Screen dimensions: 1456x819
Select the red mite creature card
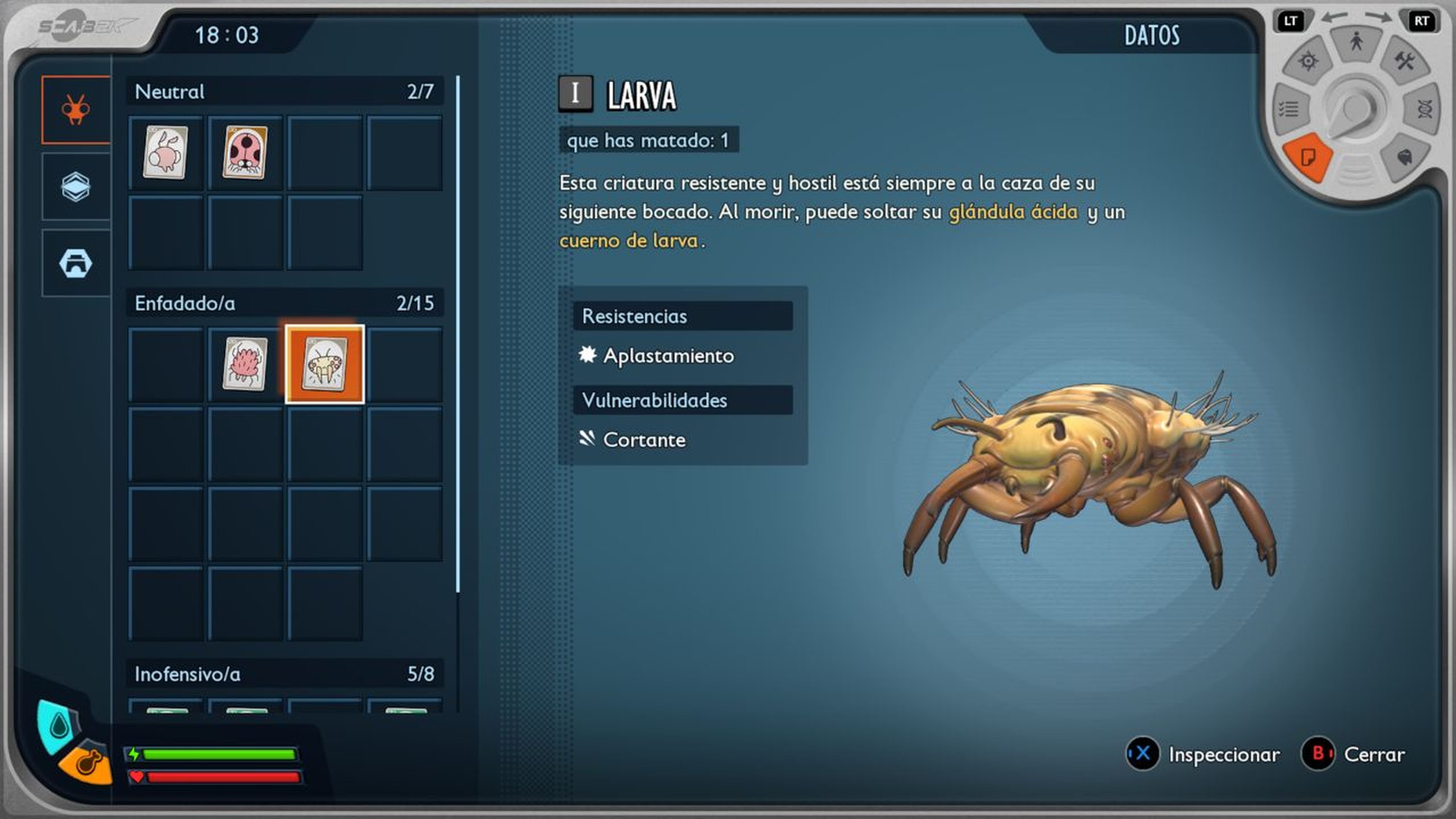coord(245,364)
